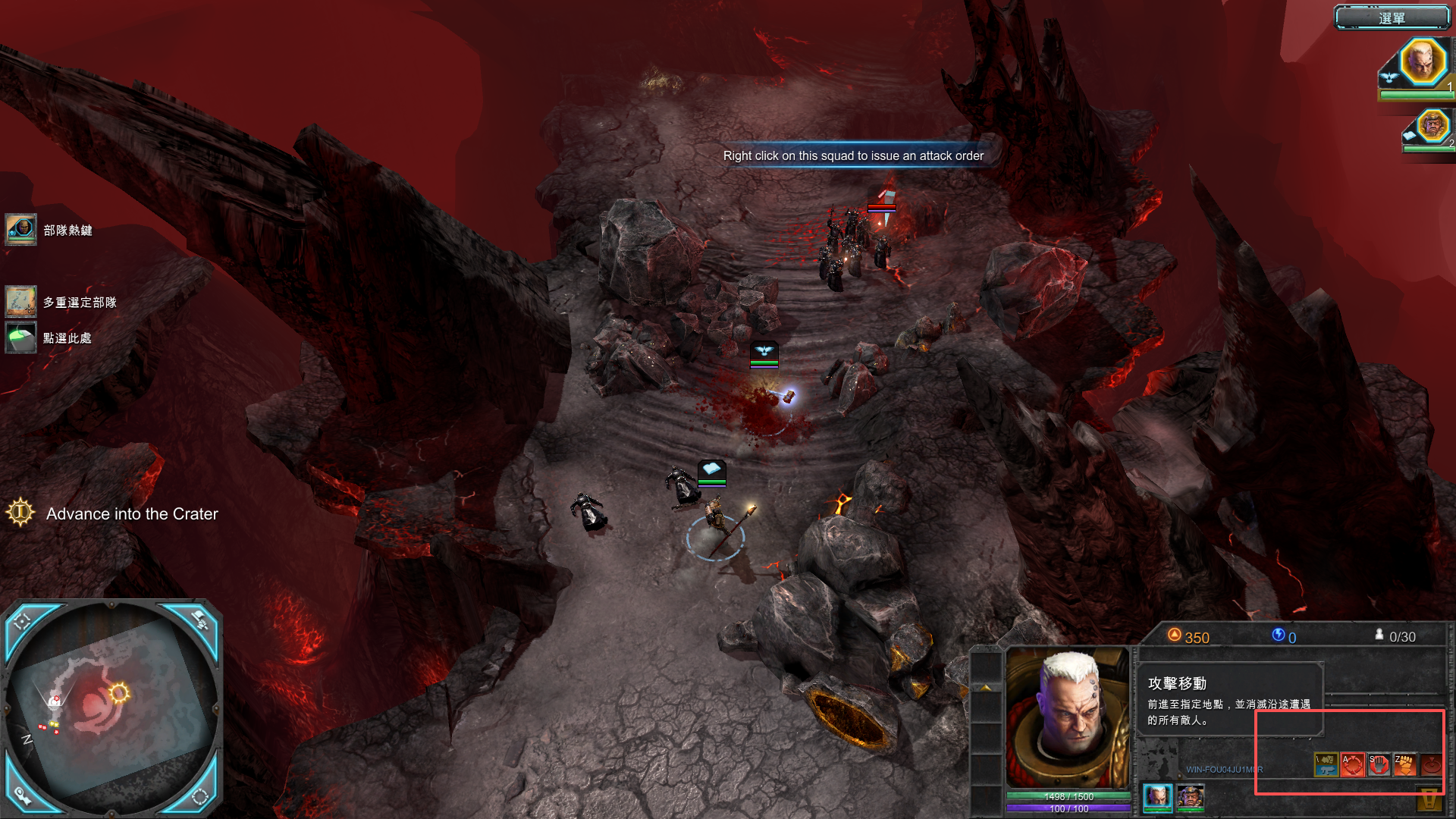Toggle the melee/ranged stance icon
Viewport: 1456px width, 819px height.
tap(1326, 764)
